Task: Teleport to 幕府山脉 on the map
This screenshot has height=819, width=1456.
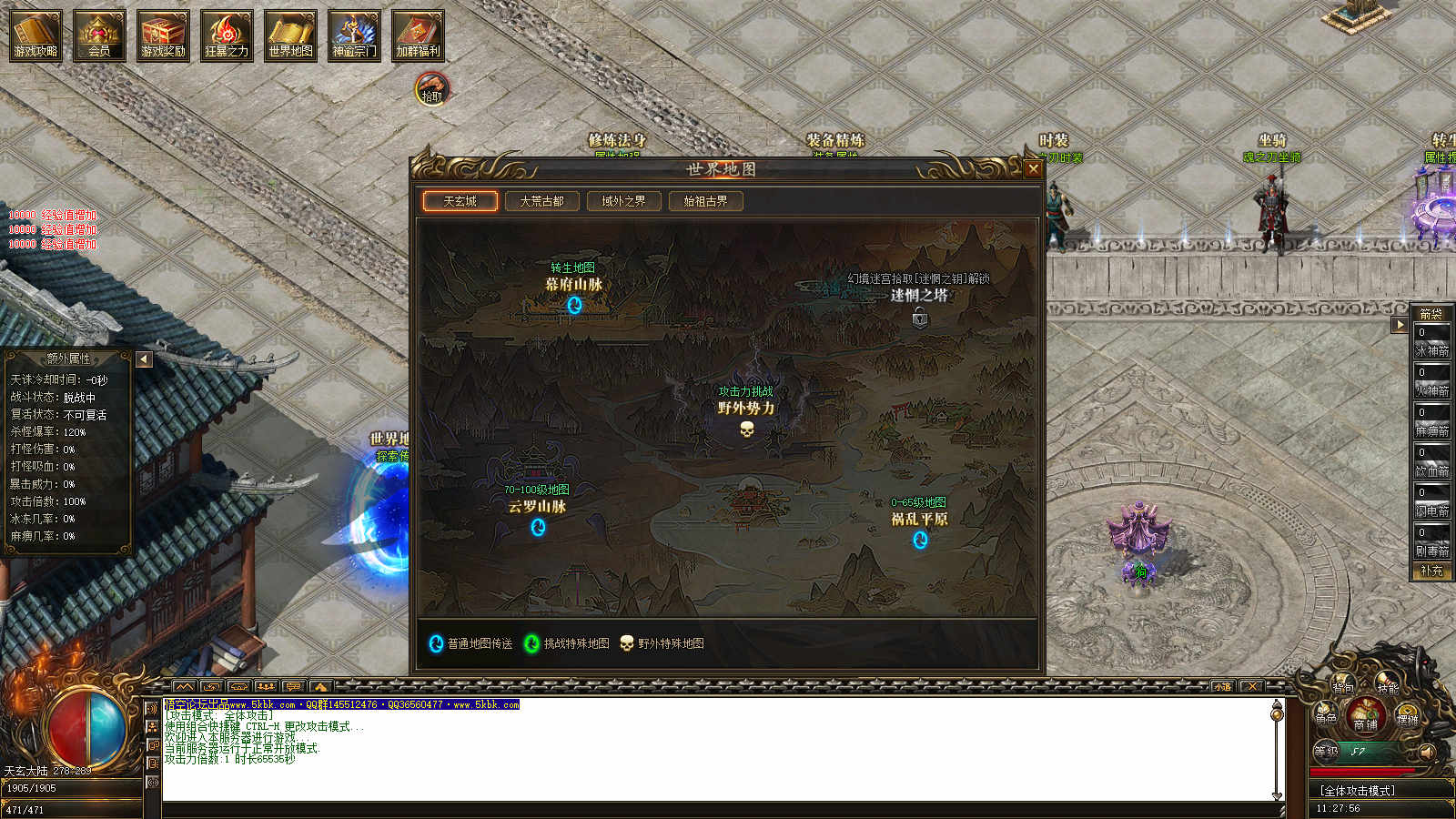Action: point(574,305)
